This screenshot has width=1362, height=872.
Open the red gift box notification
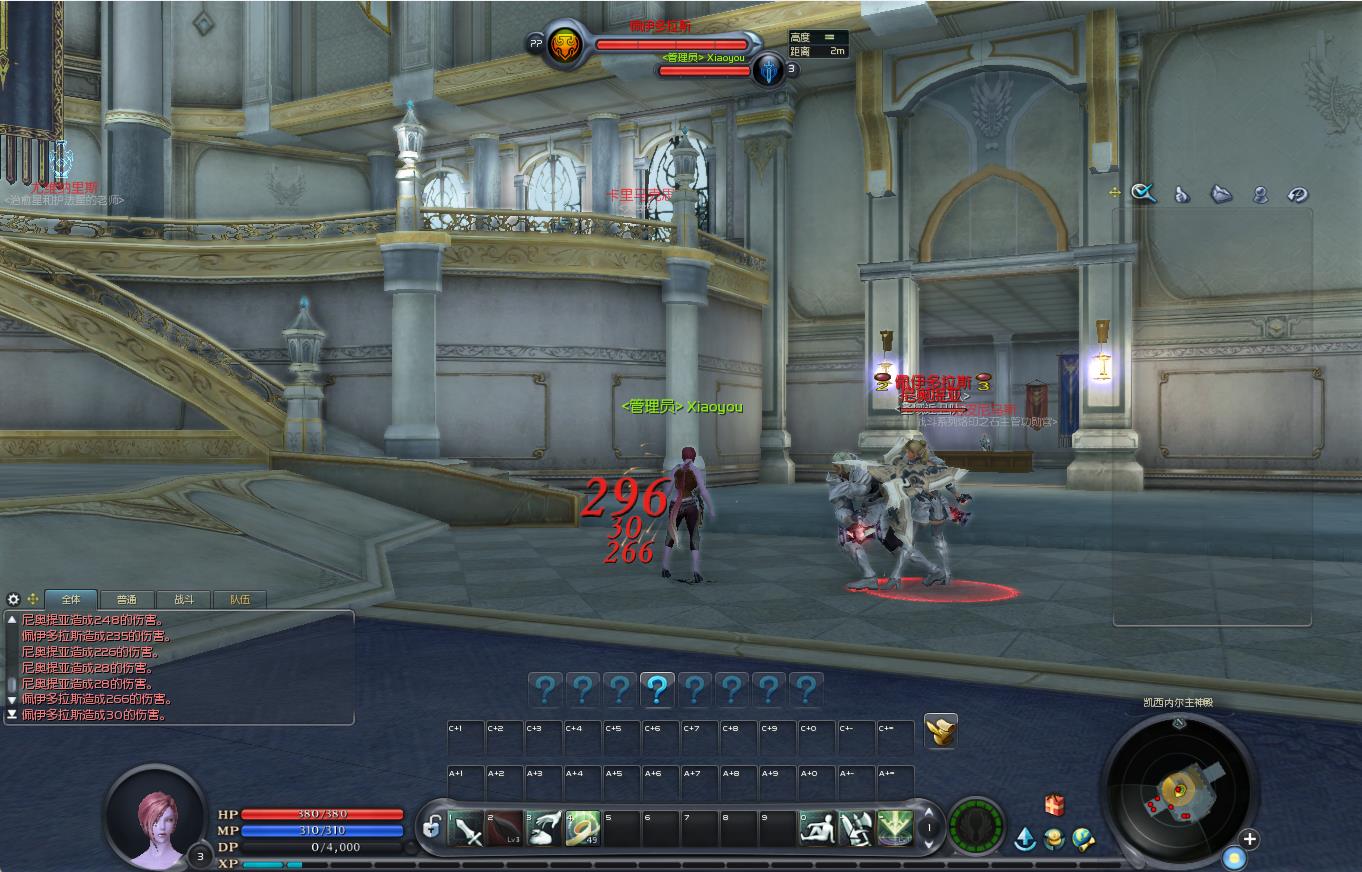coord(1054,805)
